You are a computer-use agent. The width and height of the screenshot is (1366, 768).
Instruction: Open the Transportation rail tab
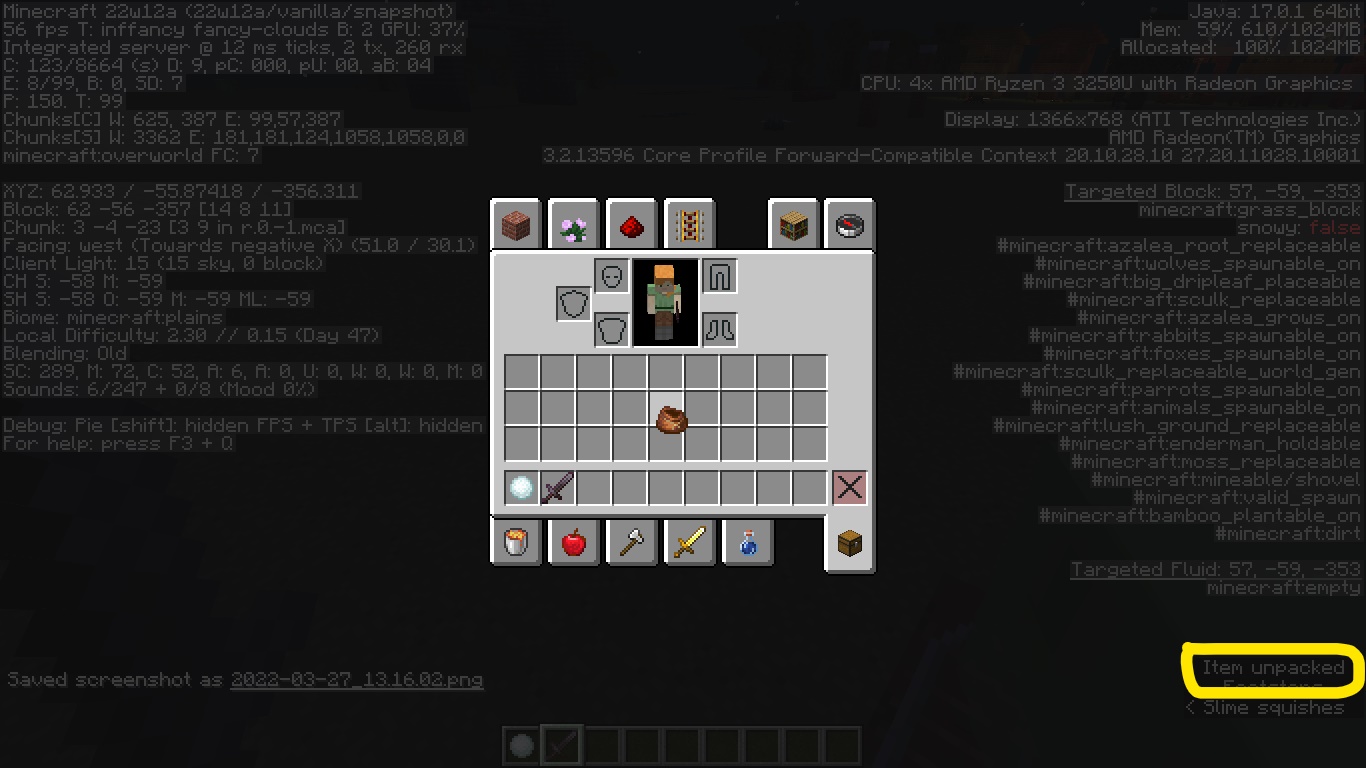pyautogui.click(x=689, y=226)
